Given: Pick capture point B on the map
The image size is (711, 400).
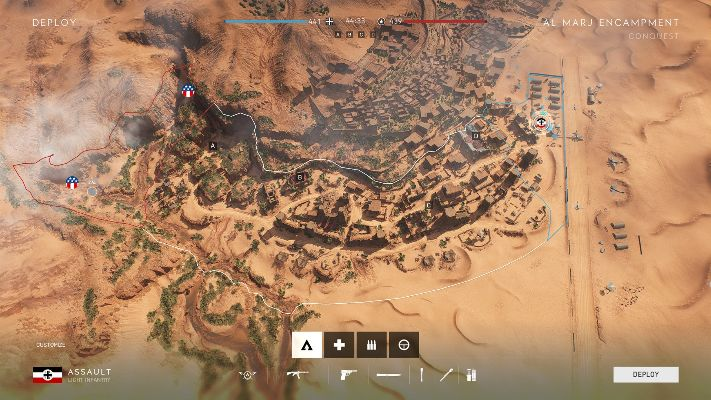Looking at the screenshot, I should 299,177.
